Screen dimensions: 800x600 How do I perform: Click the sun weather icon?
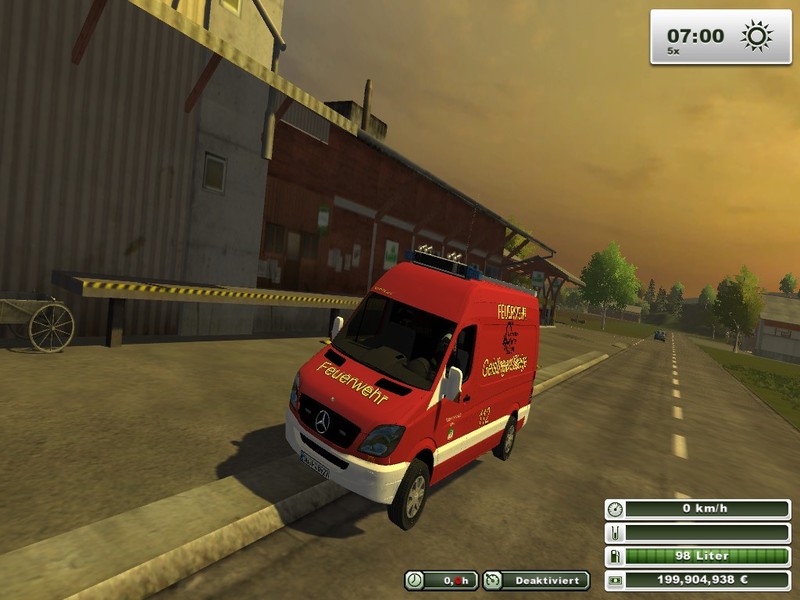755,37
